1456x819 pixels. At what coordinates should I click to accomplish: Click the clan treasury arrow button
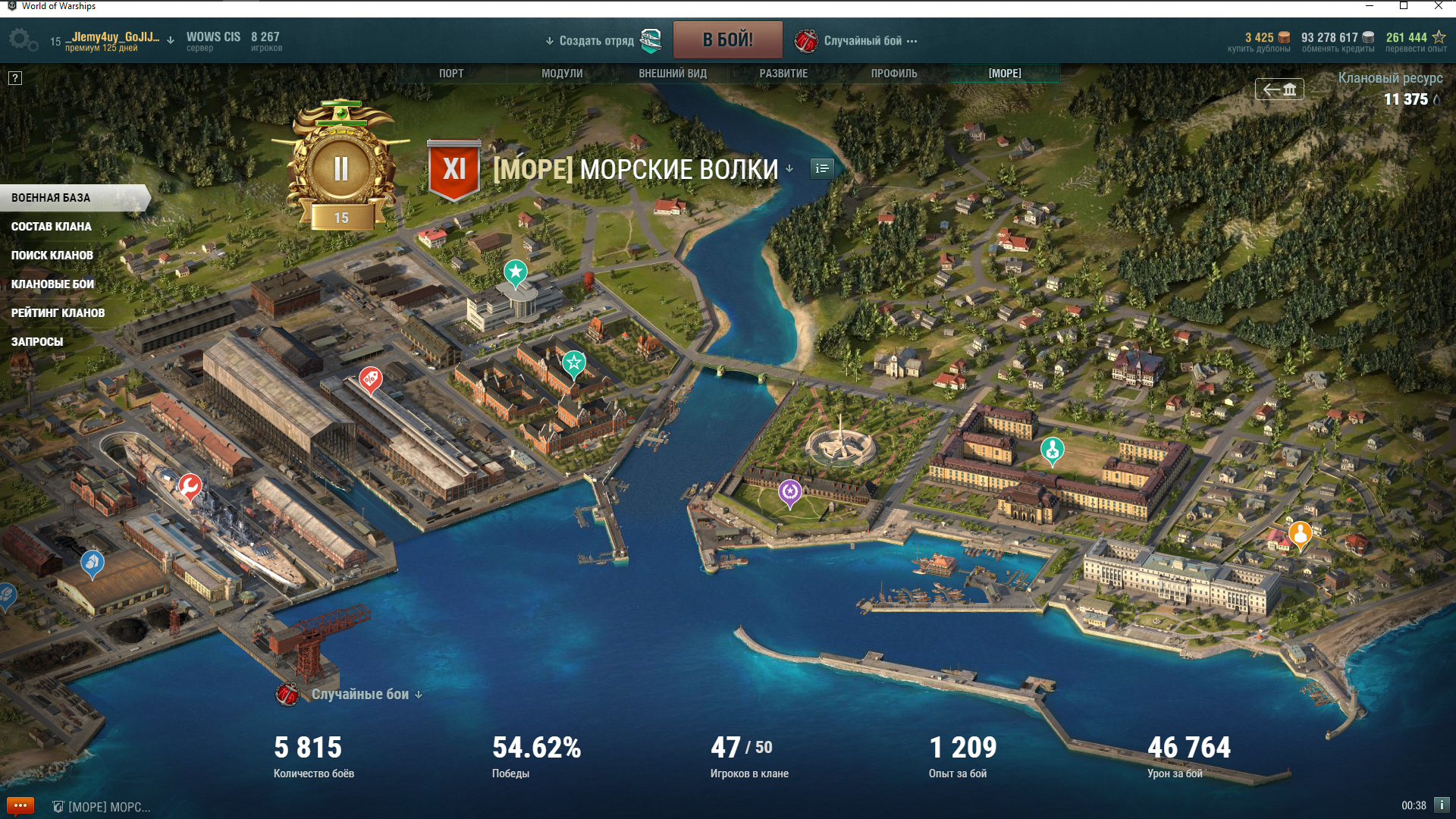[x=1279, y=89]
